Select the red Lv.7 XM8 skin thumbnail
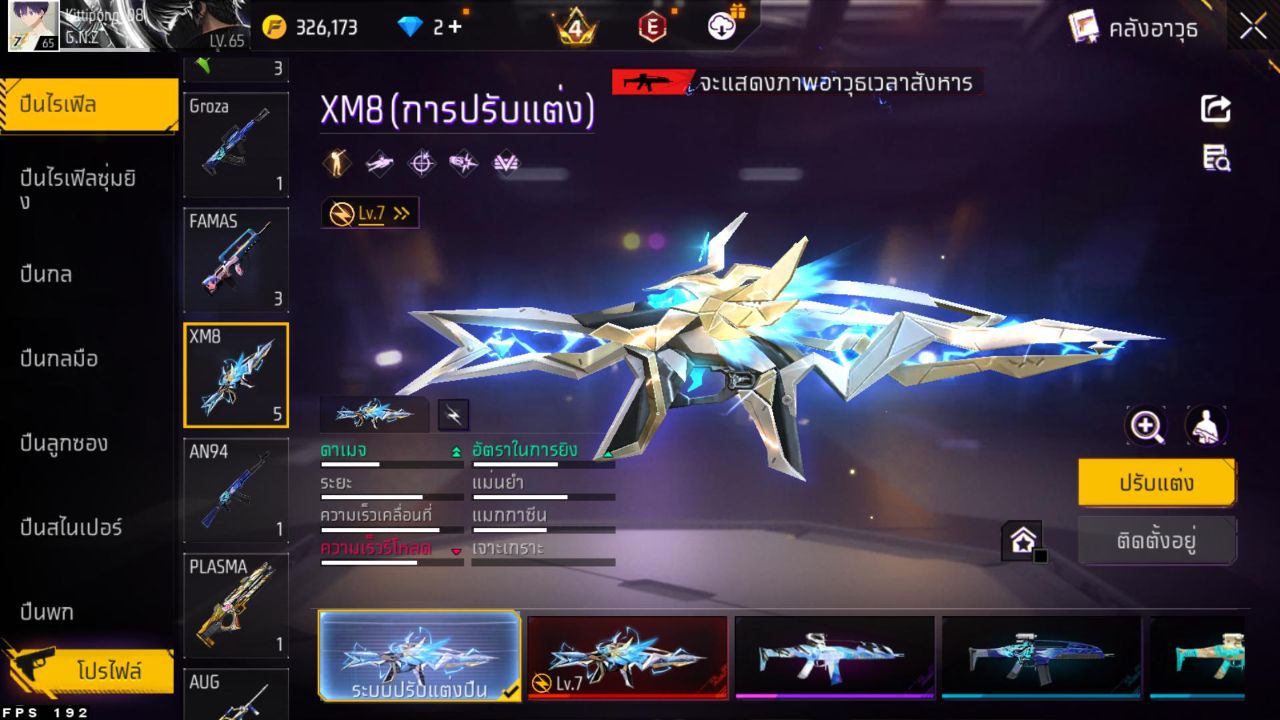 coord(627,656)
